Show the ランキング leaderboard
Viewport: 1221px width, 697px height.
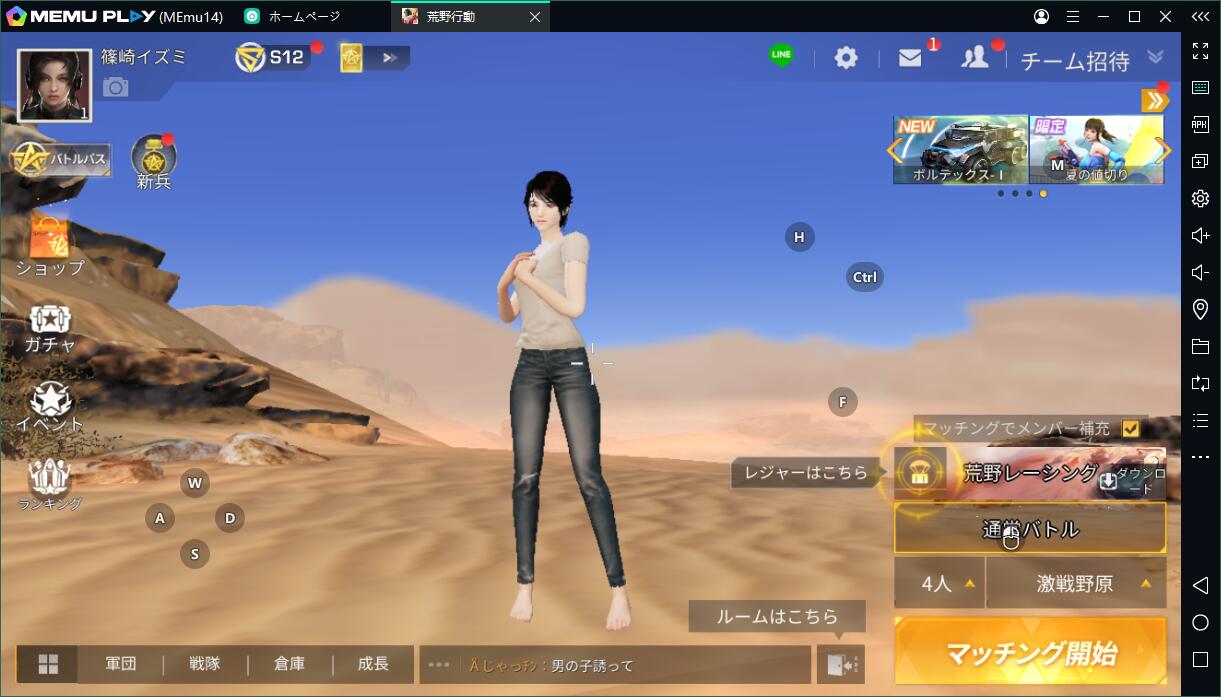click(x=50, y=485)
